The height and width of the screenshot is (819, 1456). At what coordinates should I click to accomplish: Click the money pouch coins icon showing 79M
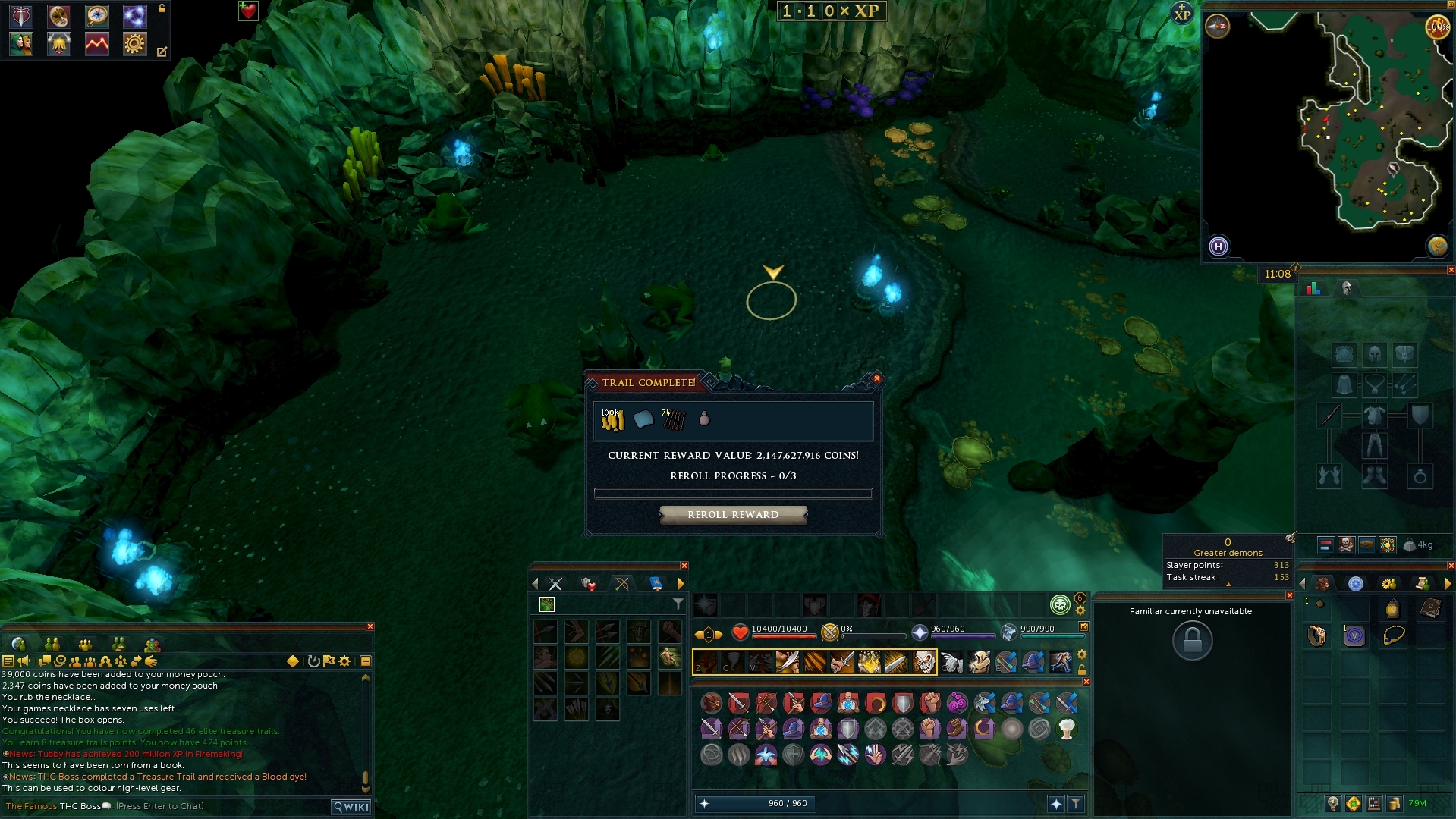click(1394, 802)
